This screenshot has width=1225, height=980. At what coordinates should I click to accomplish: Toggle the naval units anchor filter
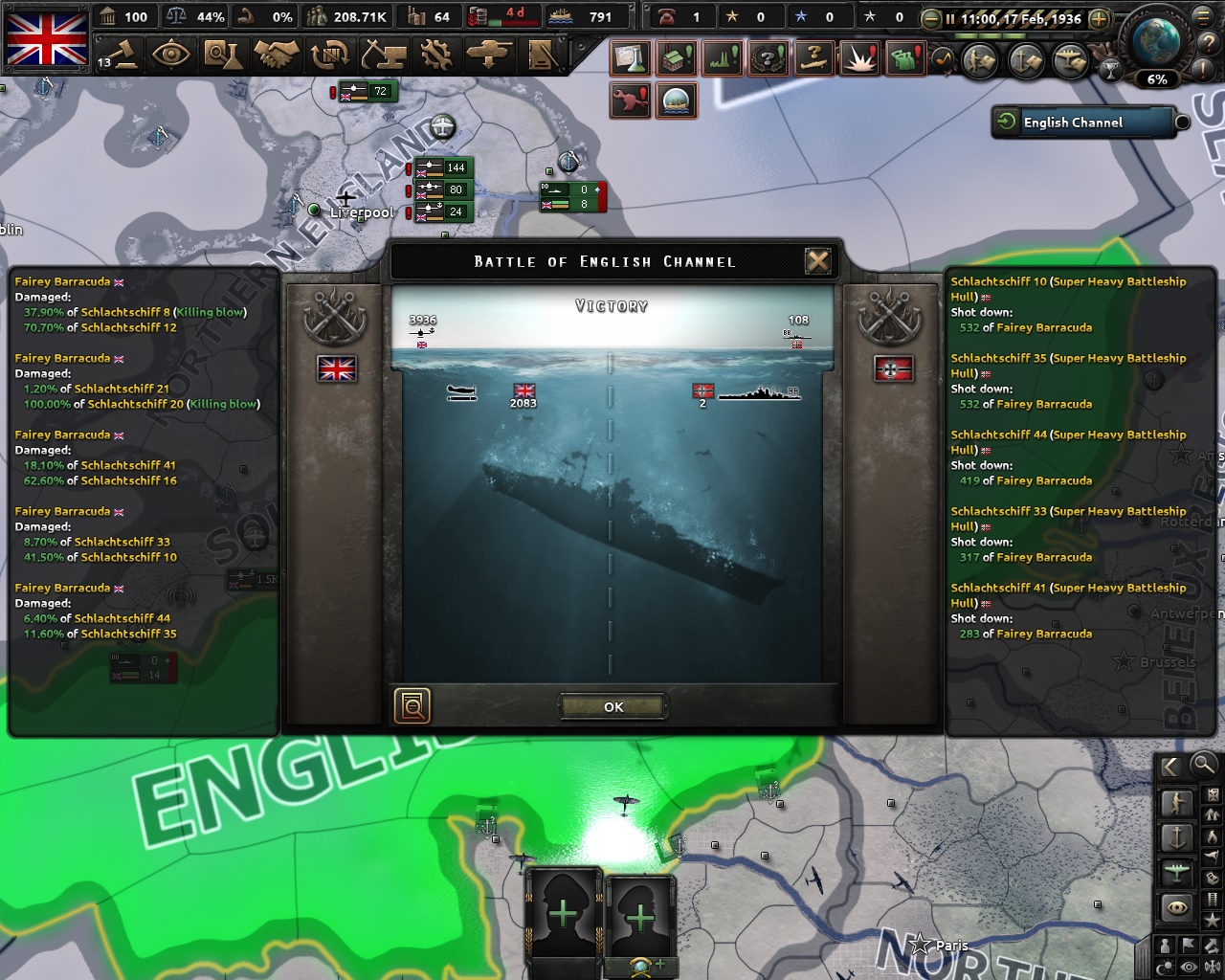tap(1177, 838)
